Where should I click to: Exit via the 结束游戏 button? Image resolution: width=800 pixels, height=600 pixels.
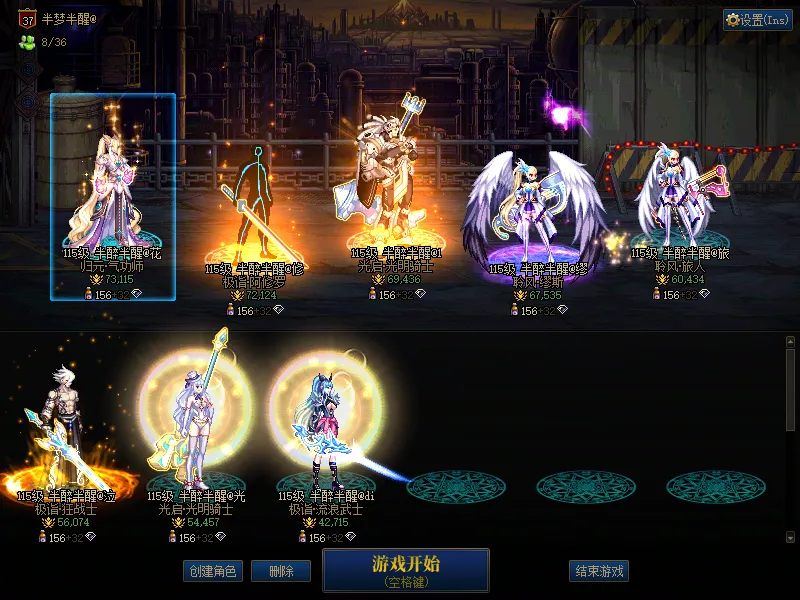pos(599,571)
